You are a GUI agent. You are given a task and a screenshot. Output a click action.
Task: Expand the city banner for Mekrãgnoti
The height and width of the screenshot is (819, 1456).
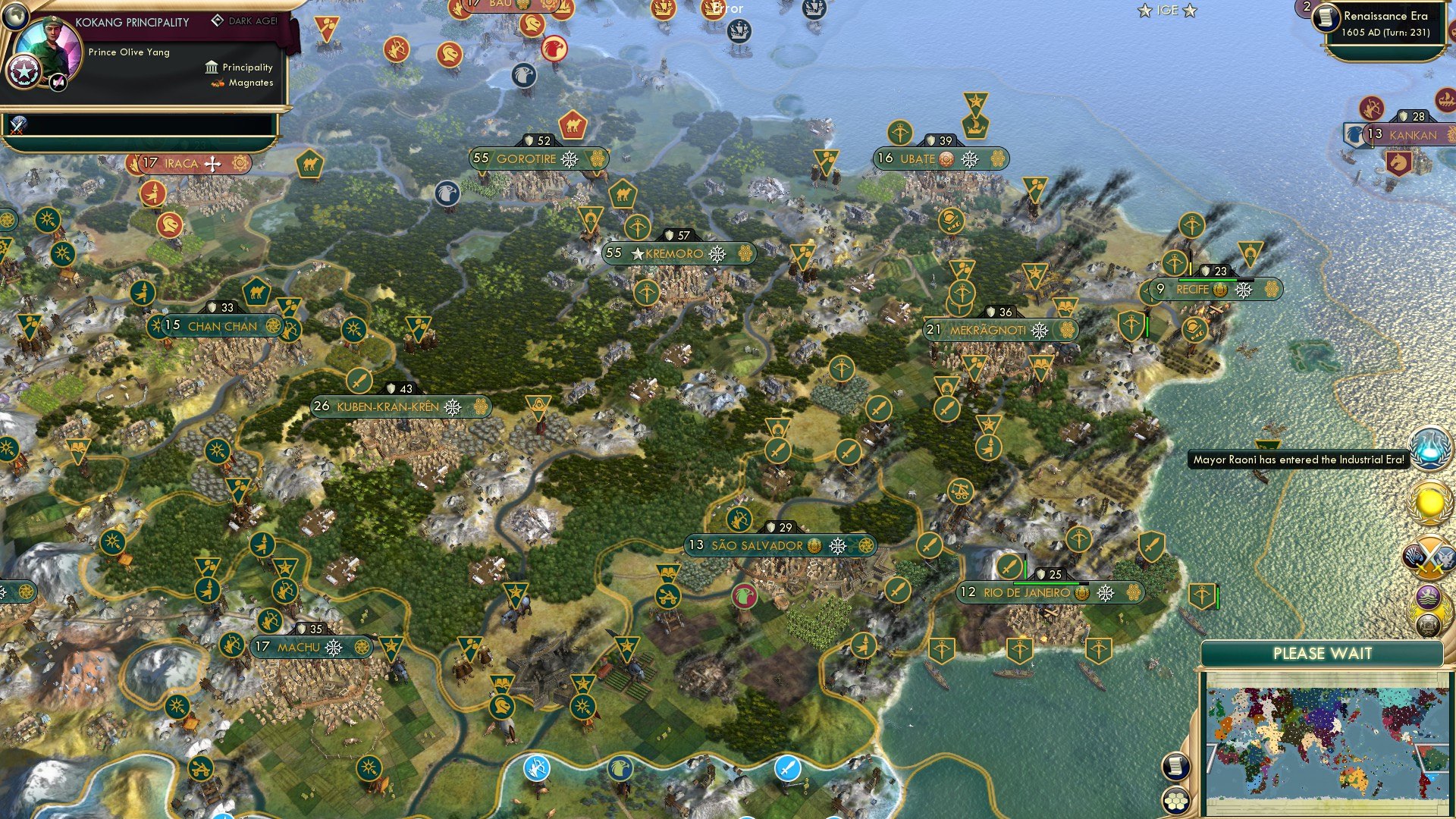pyautogui.click(x=988, y=331)
